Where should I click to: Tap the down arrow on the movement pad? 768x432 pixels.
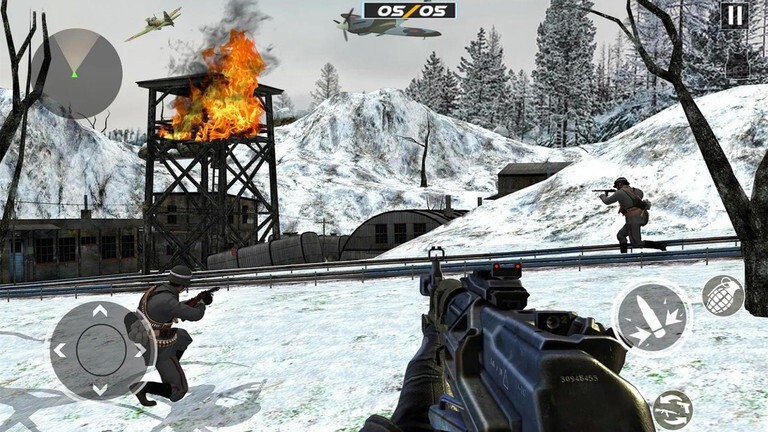pos(99,388)
